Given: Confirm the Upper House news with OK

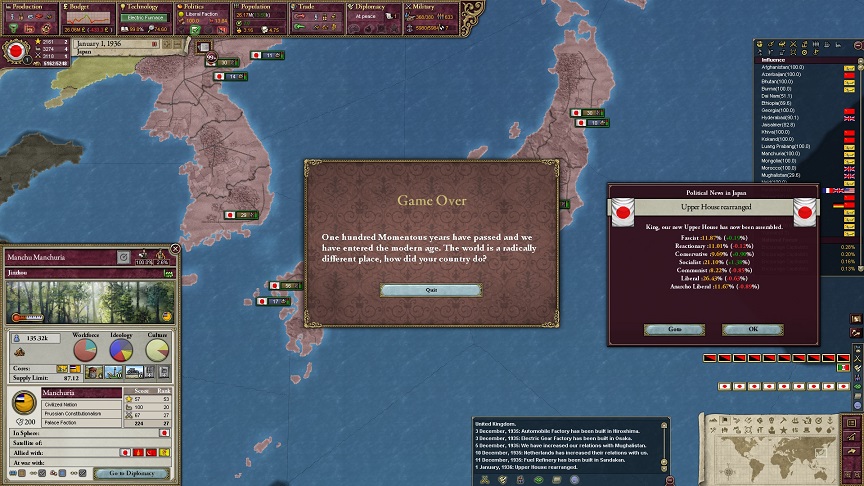Looking at the screenshot, I should pyautogui.click(x=752, y=329).
